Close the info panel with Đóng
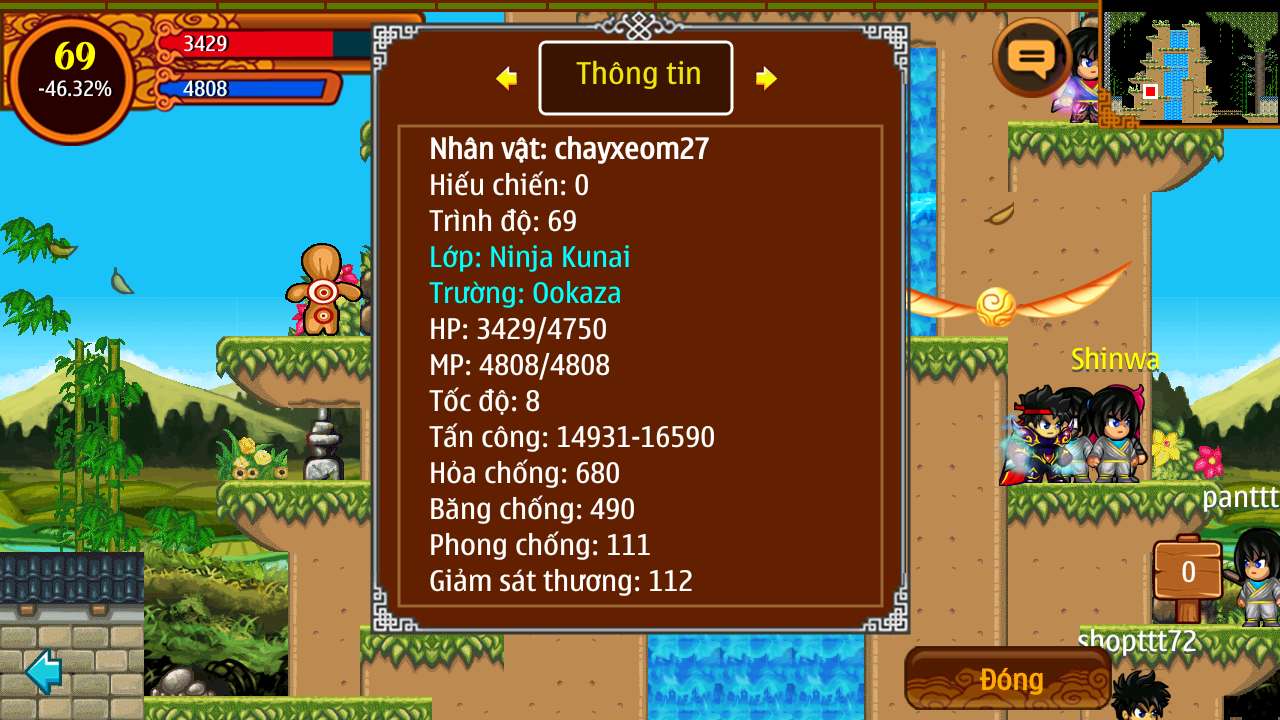 click(1009, 679)
